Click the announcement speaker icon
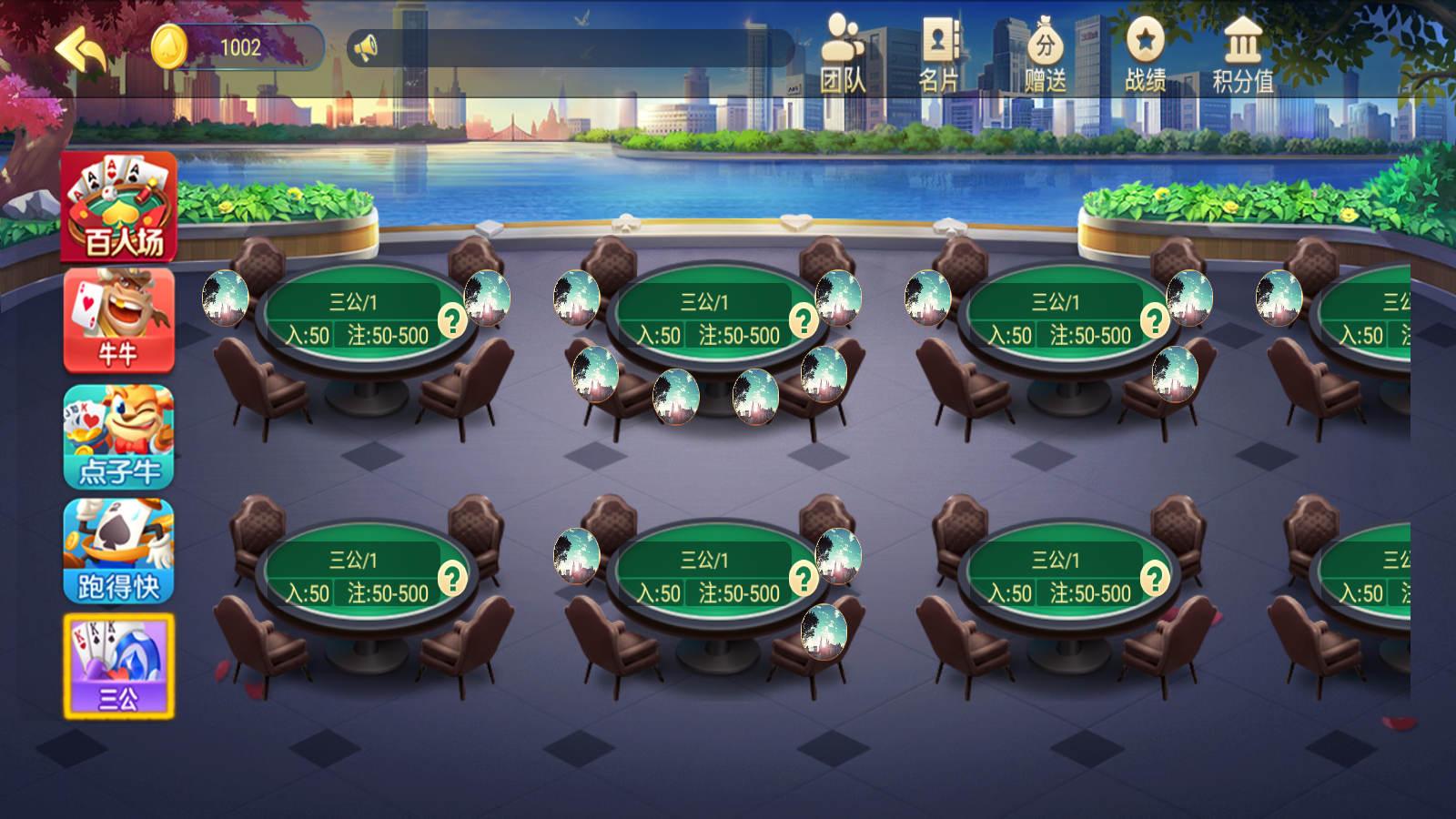This screenshot has width=1456, height=819. 364,47
